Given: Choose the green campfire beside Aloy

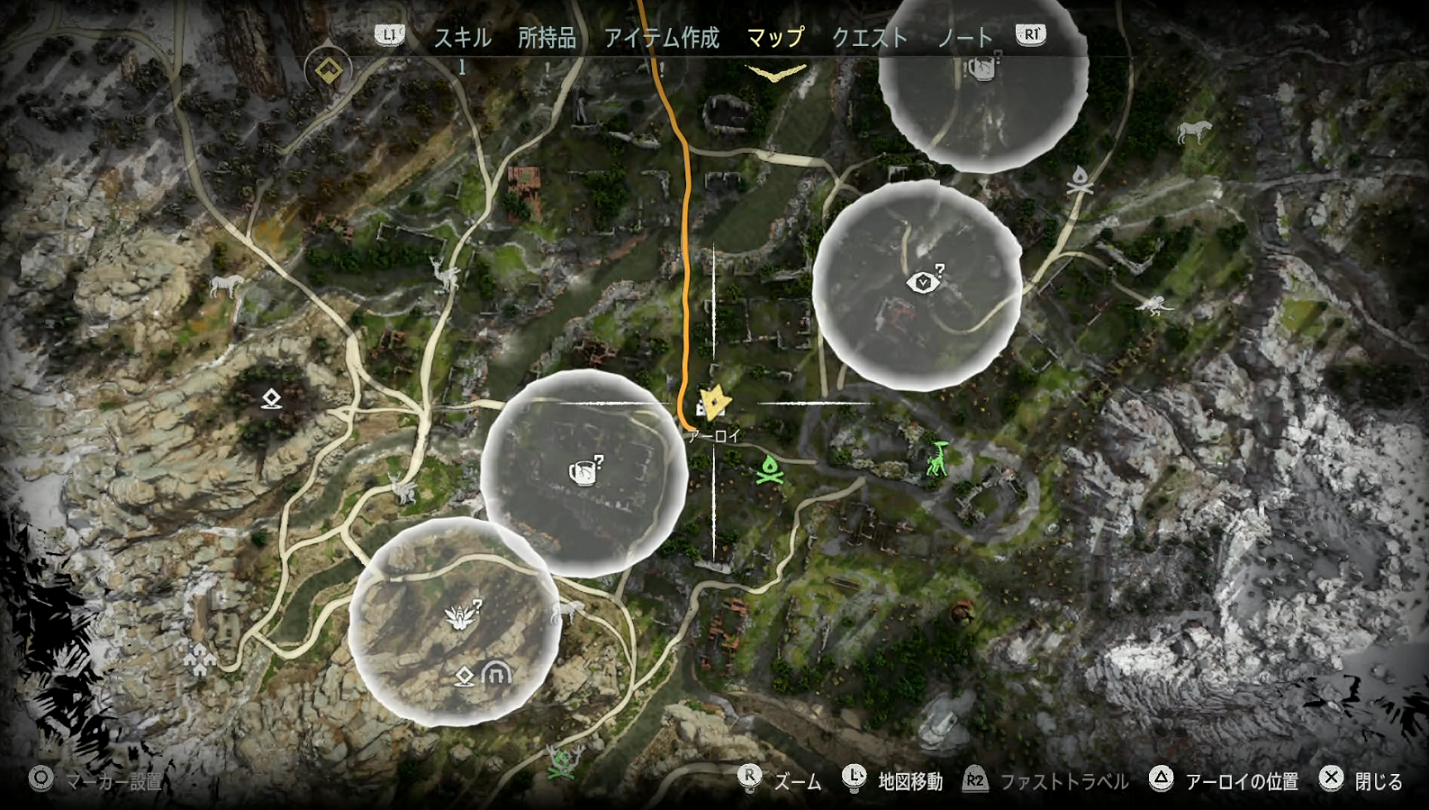Looking at the screenshot, I should click(768, 468).
